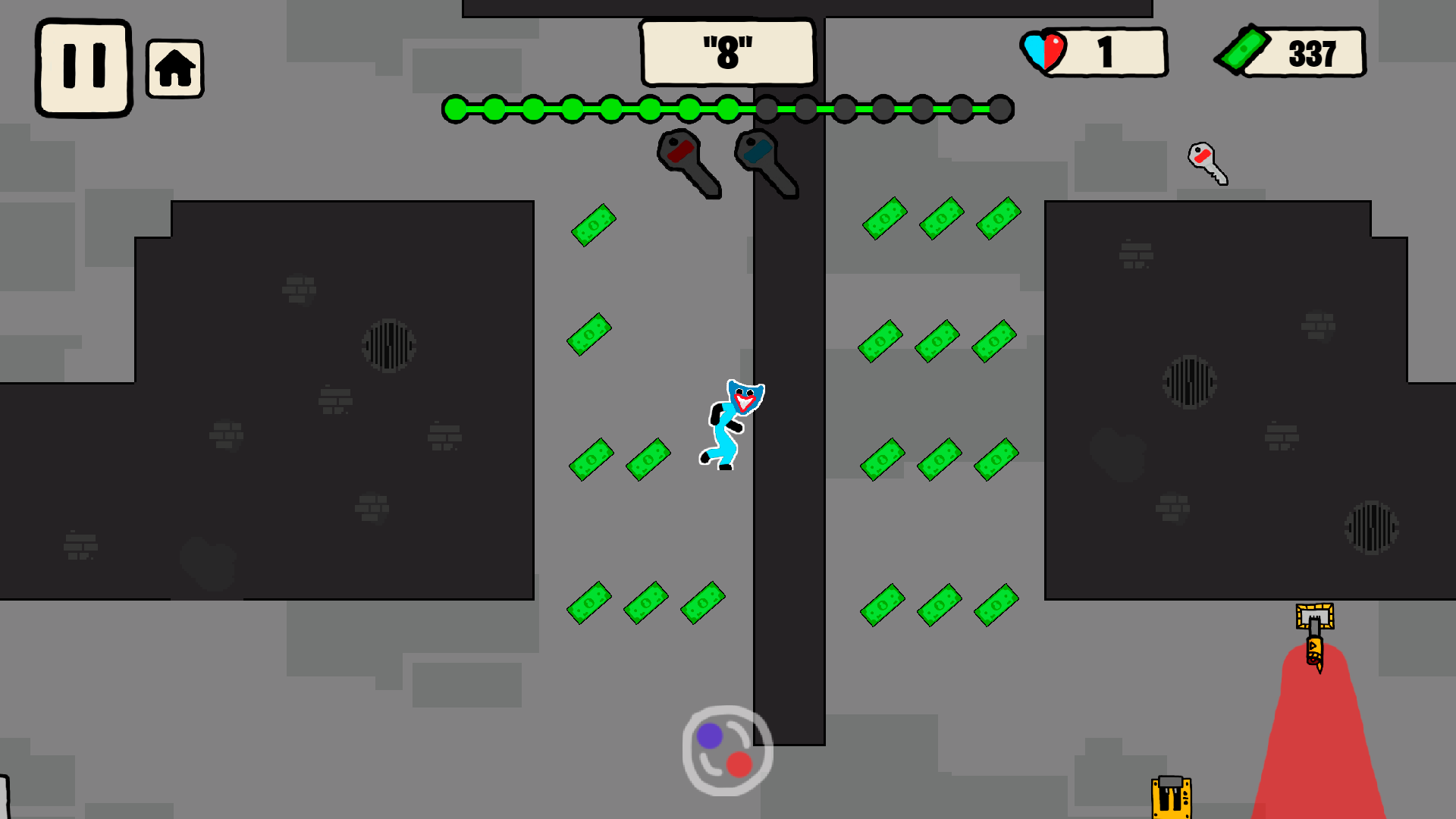Click the home icon
The width and height of the screenshot is (1456, 819).
tap(174, 68)
